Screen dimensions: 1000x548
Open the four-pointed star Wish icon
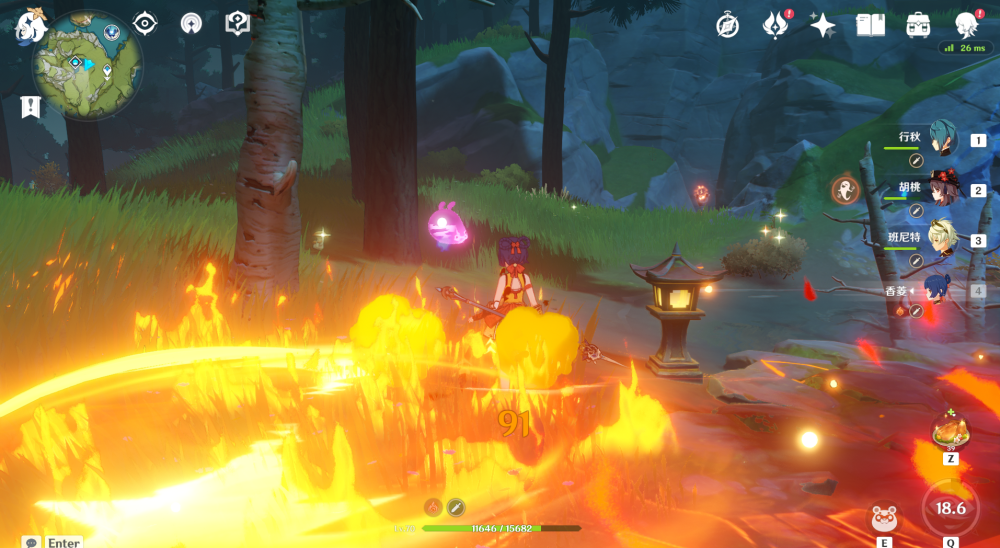(x=822, y=26)
